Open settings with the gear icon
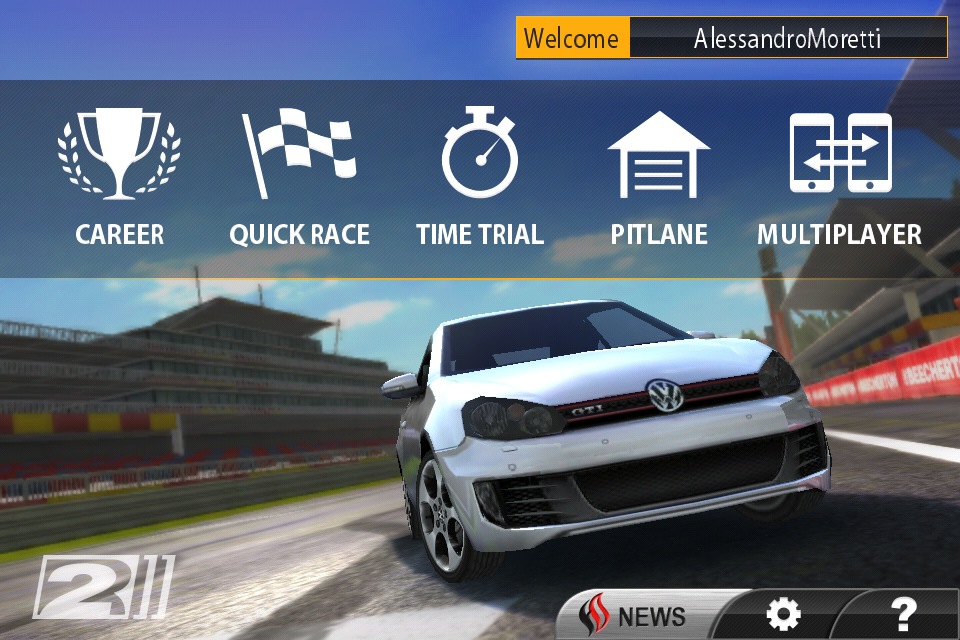 tap(782, 615)
